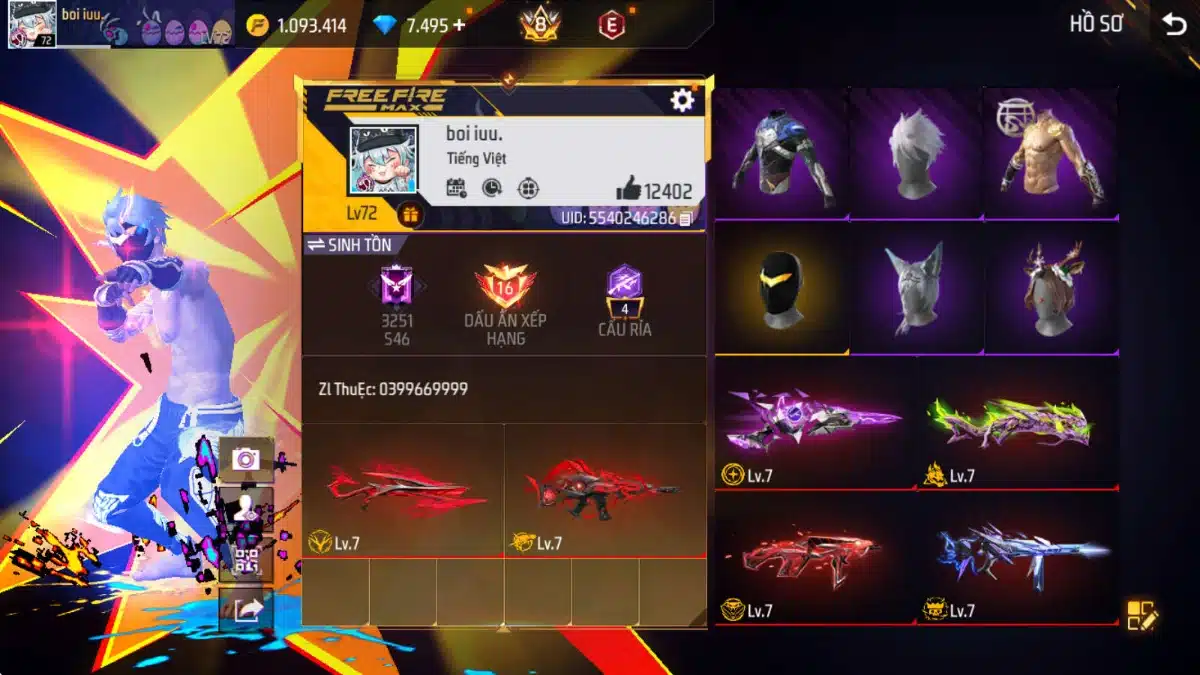This screenshot has height=675, width=1200.
Task: Add more diamonds with the plus button
Action: click(459, 25)
